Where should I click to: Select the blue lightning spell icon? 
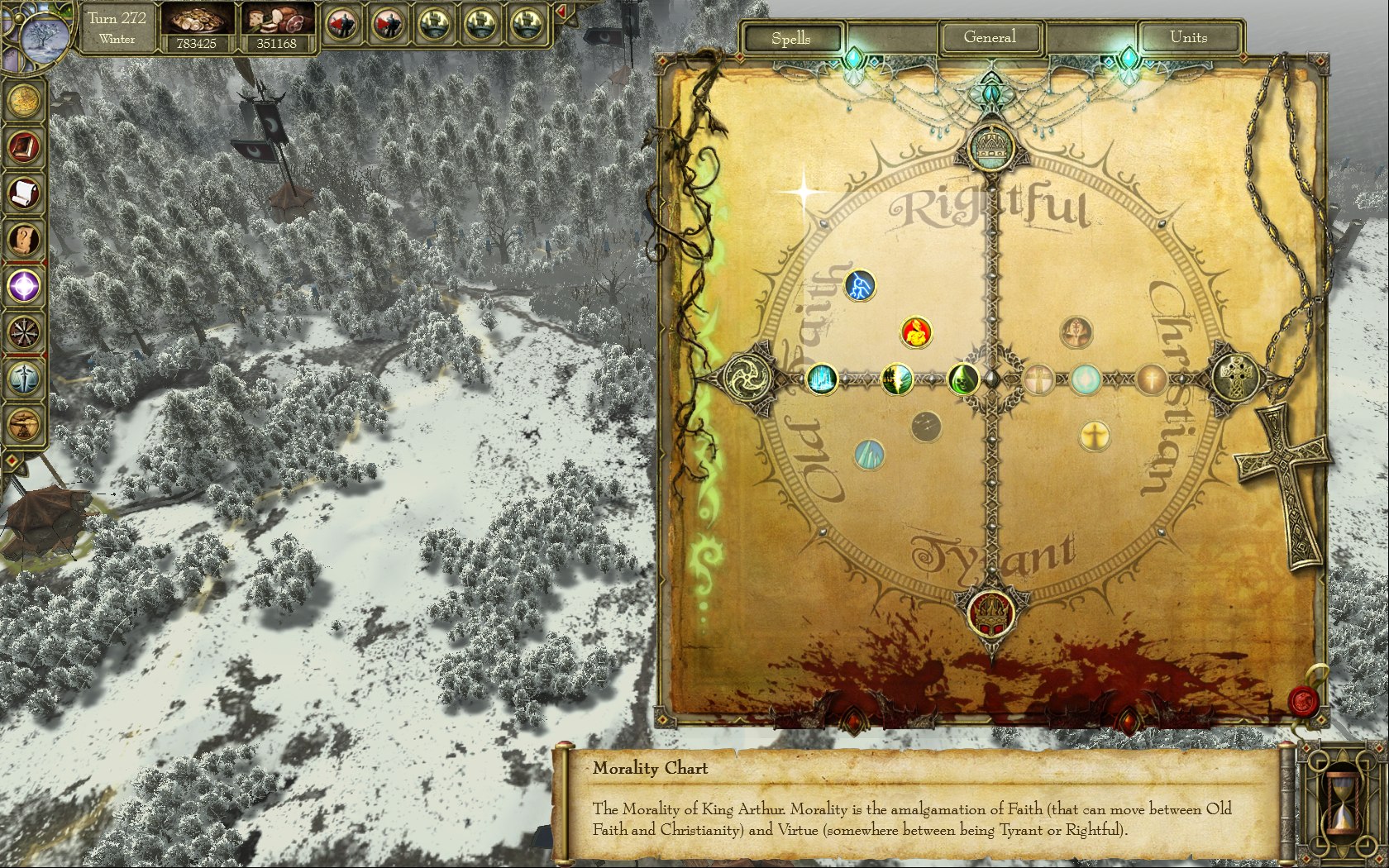[x=860, y=286]
